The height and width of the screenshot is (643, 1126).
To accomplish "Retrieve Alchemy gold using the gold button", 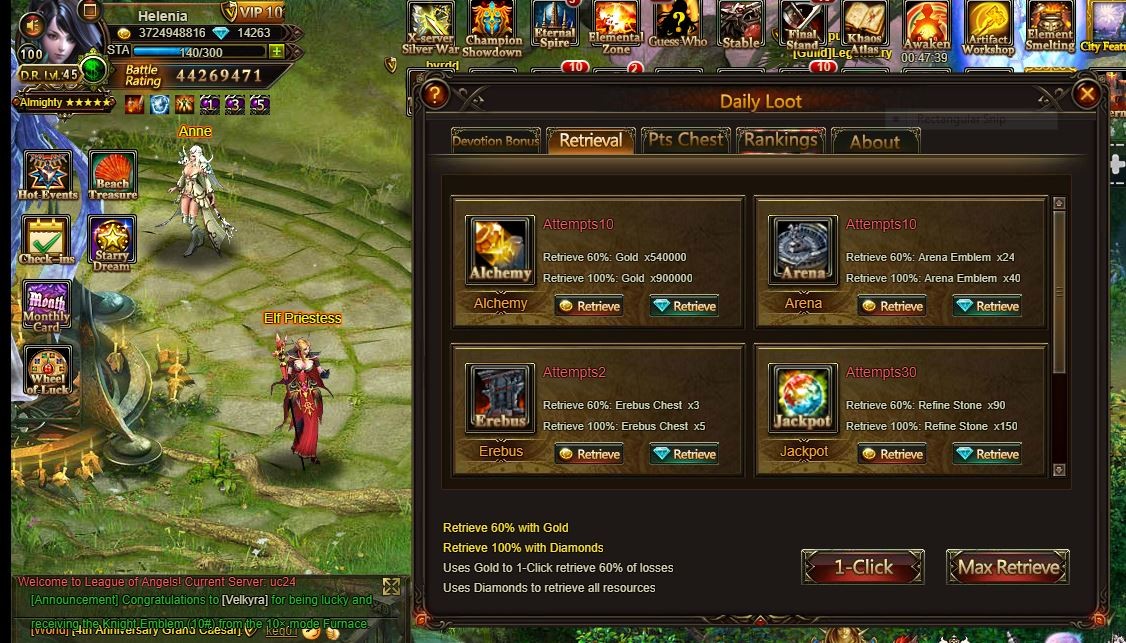I will pyautogui.click(x=589, y=306).
